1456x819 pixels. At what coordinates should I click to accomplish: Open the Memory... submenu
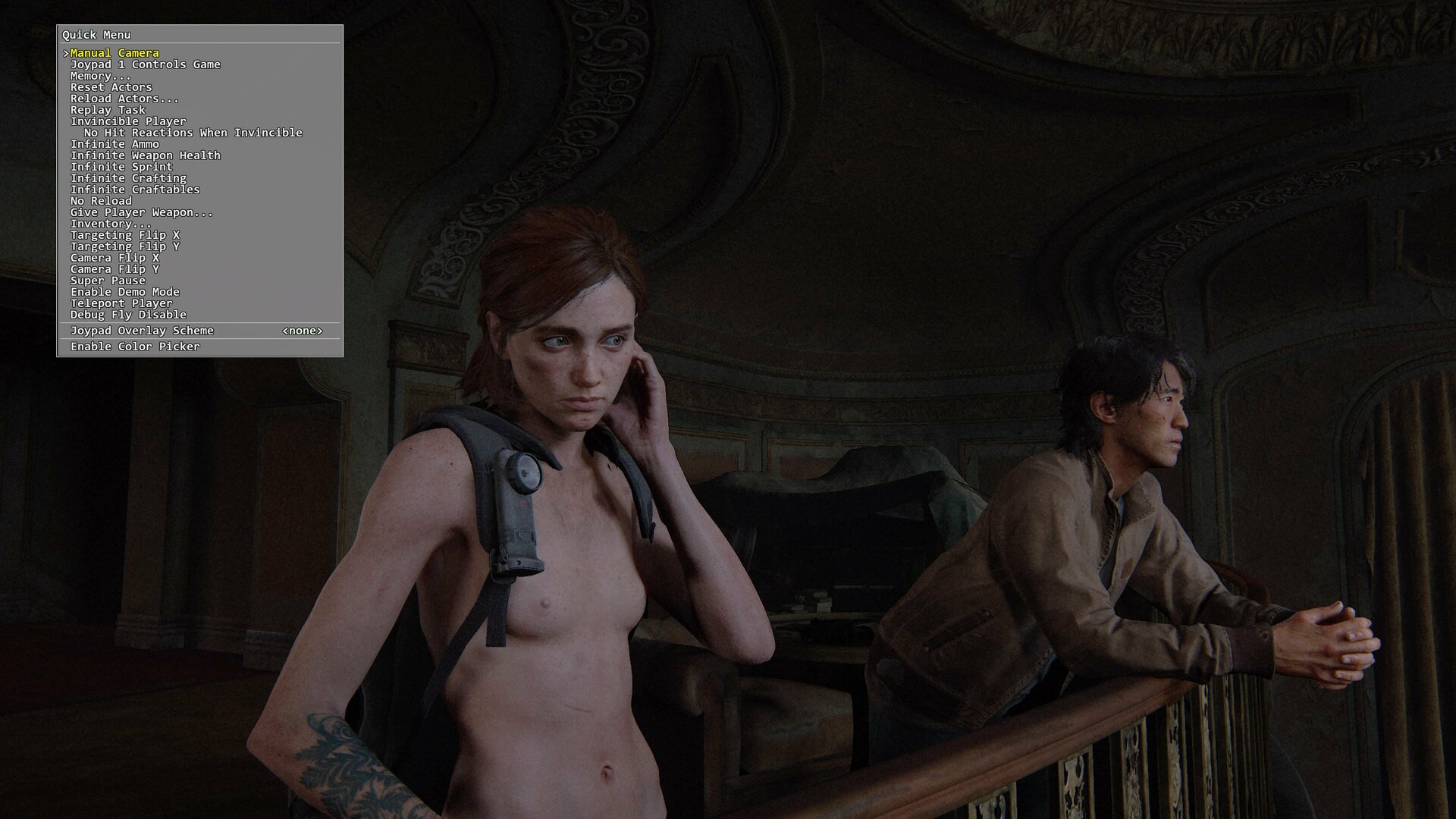click(x=100, y=76)
